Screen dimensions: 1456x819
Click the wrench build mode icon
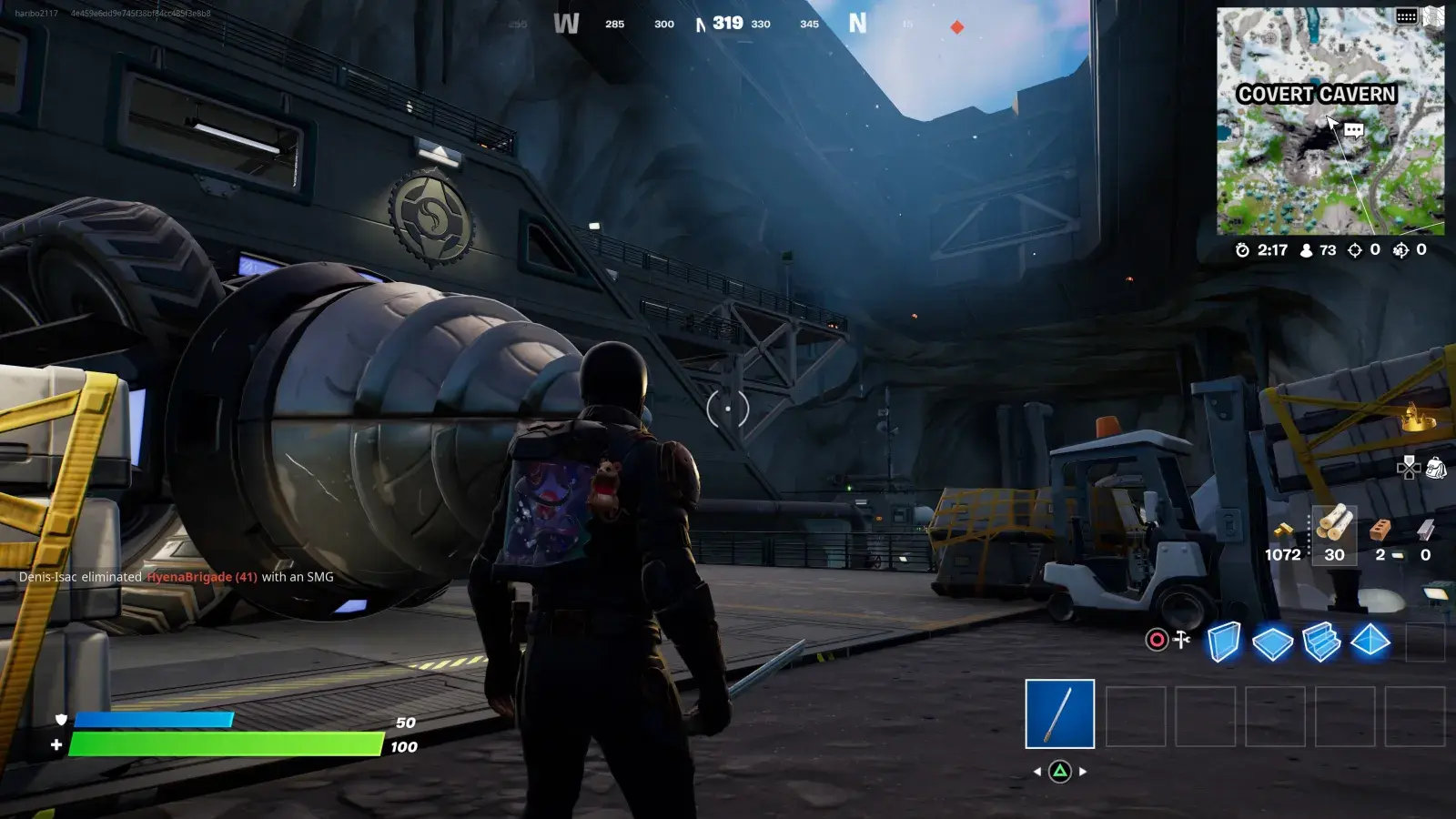1182,640
